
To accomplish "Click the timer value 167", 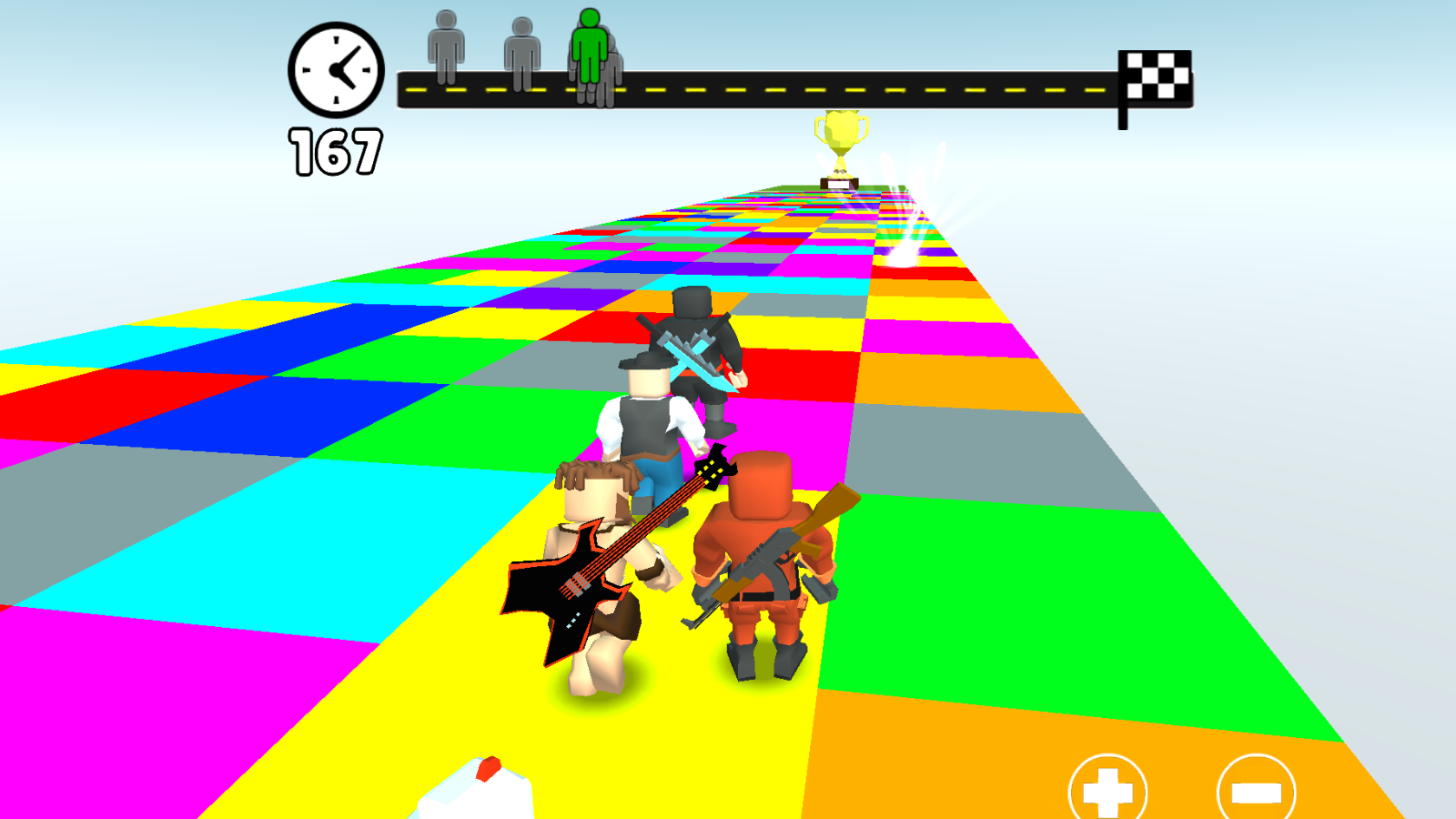I will [x=335, y=150].
